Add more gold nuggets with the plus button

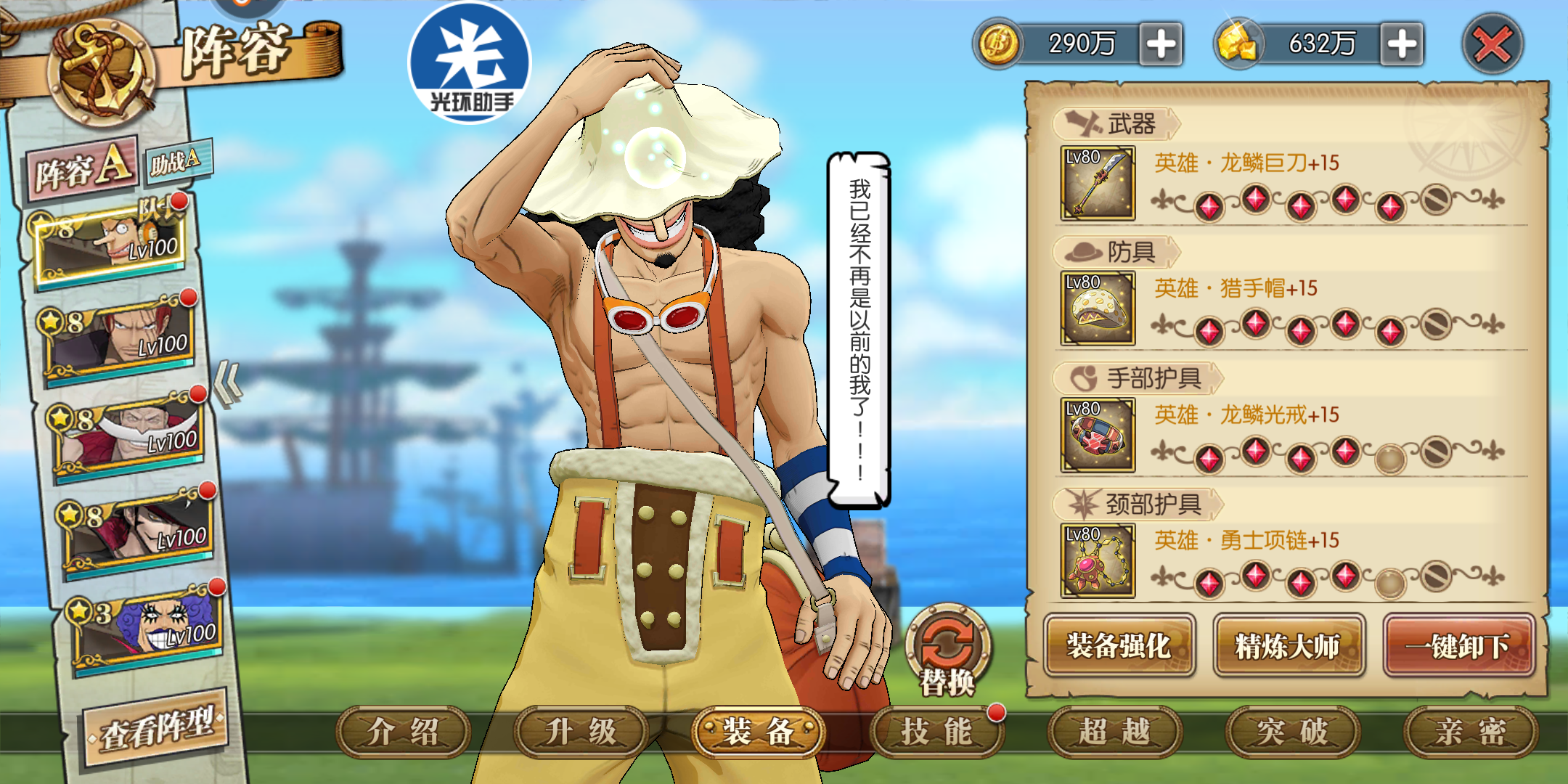[1401, 44]
